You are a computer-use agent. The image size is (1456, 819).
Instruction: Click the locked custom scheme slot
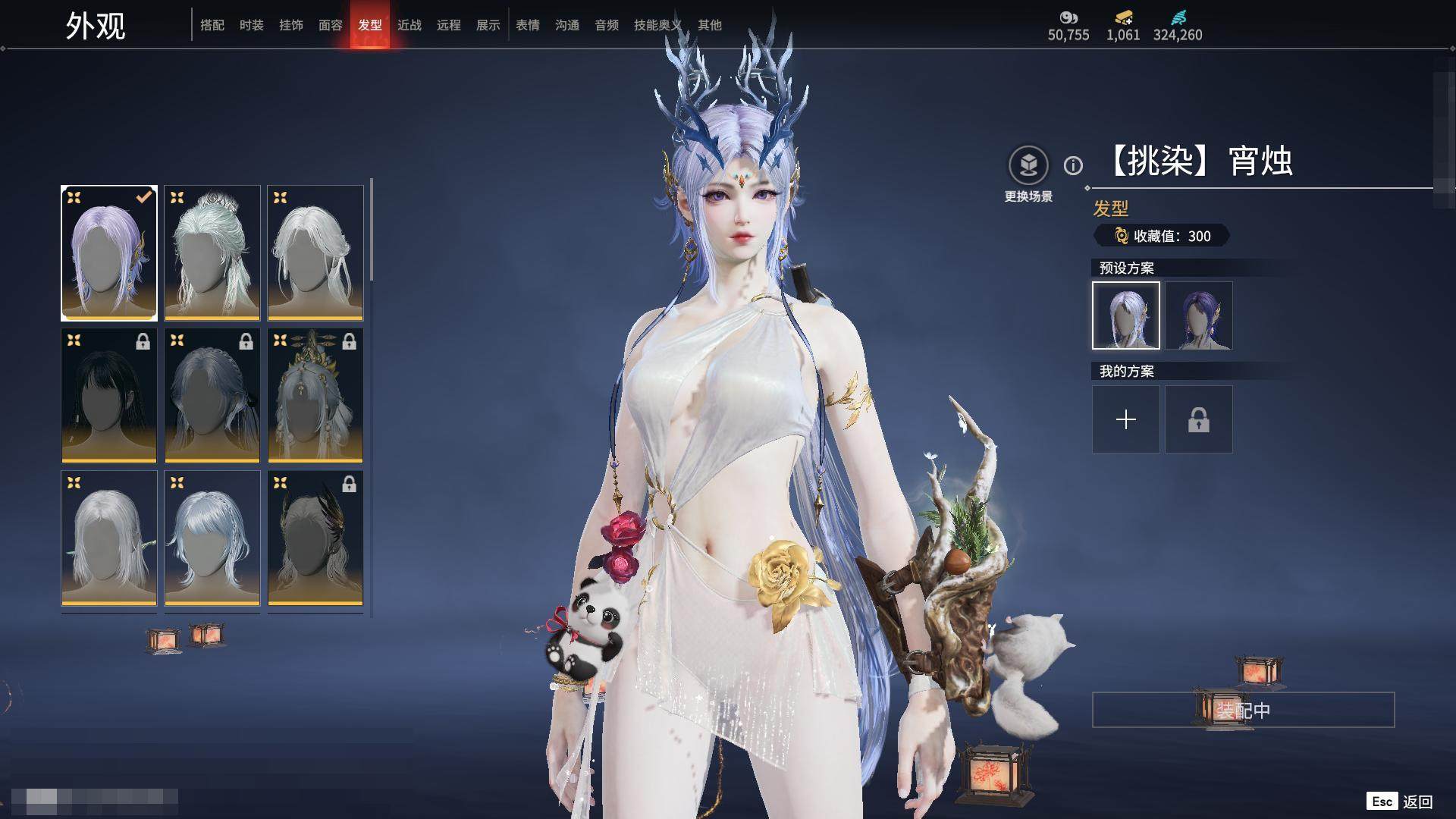tap(1199, 419)
